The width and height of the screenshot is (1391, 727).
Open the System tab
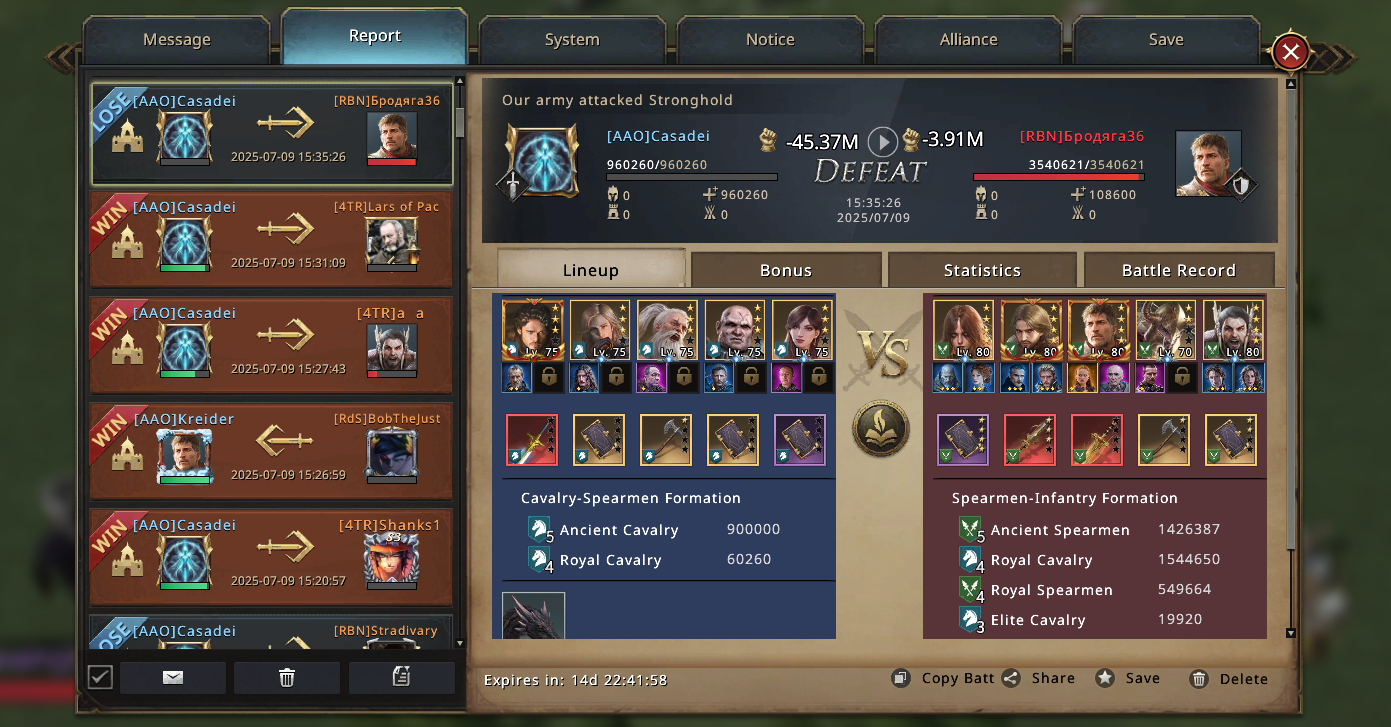click(x=572, y=40)
